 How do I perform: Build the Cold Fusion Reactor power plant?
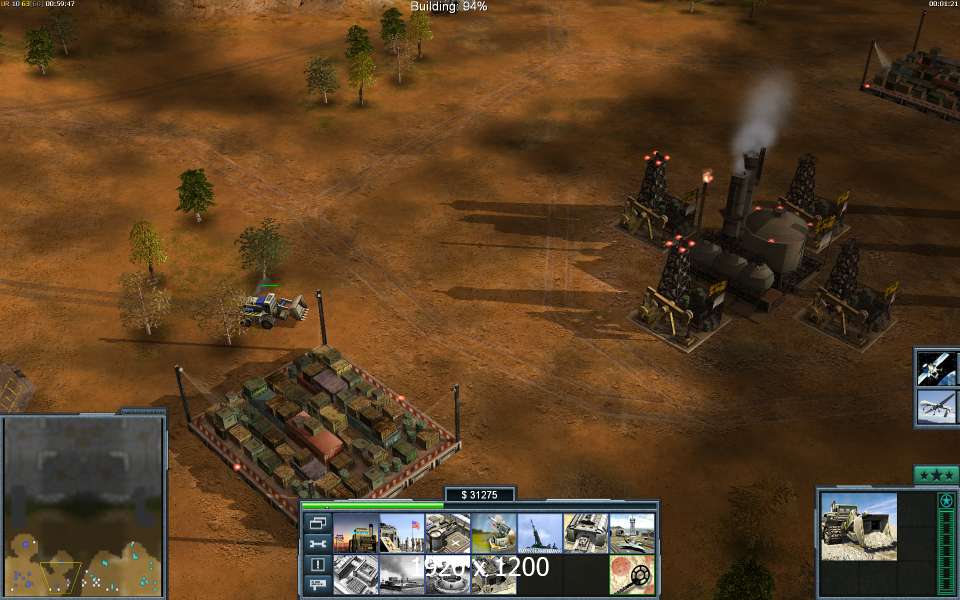[355, 533]
